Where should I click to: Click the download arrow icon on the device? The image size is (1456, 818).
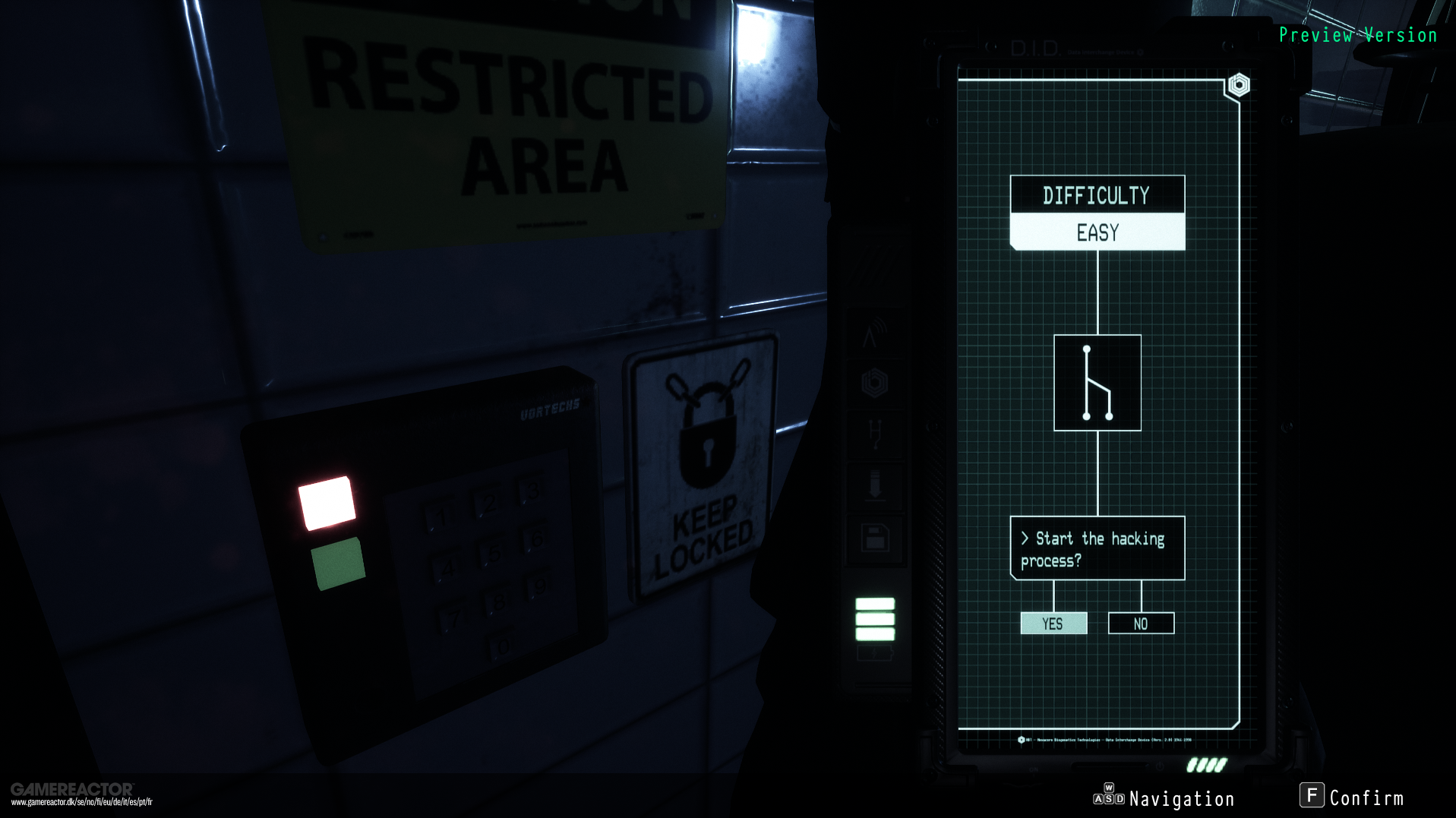click(x=875, y=486)
